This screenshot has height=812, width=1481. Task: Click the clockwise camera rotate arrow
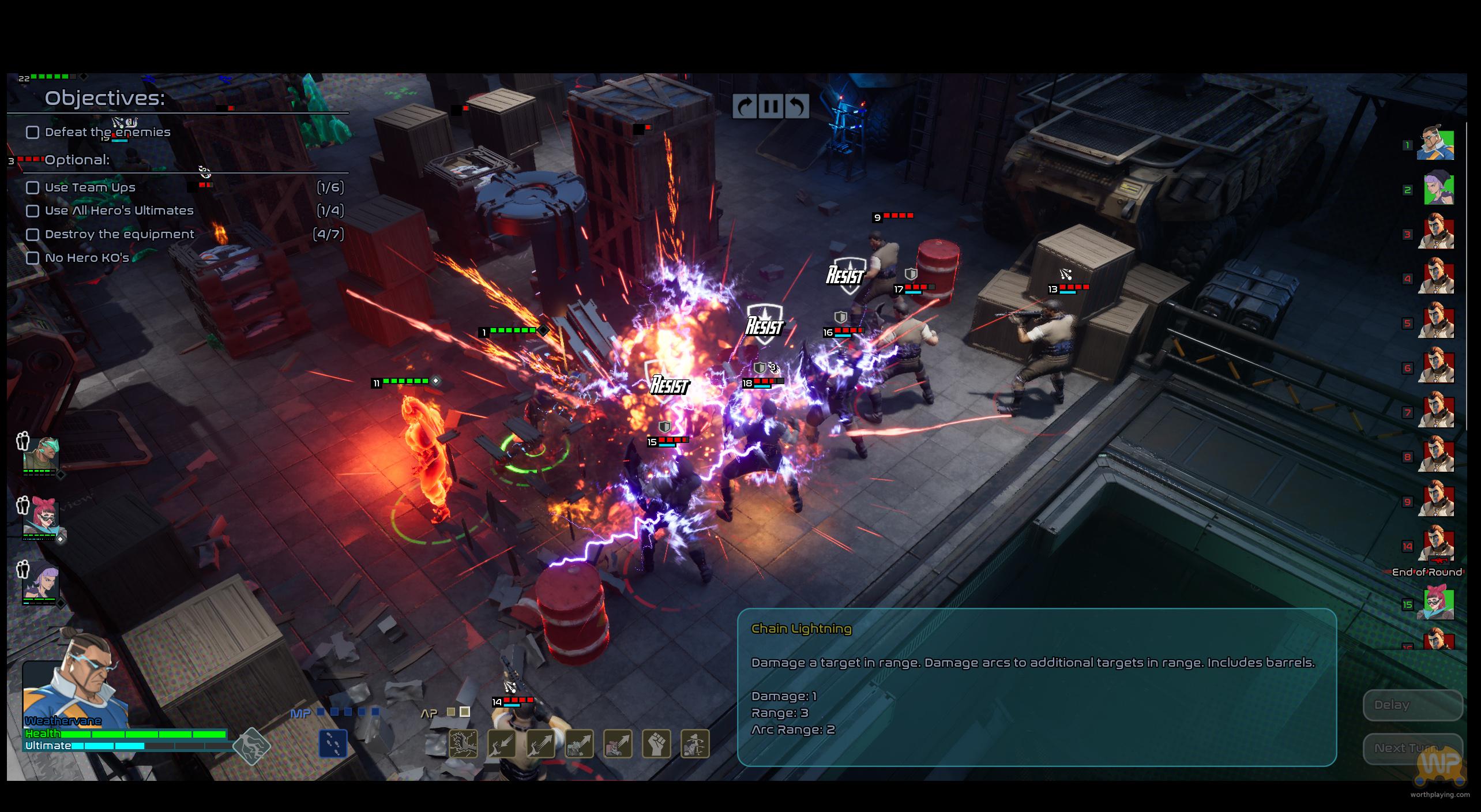tap(745, 107)
